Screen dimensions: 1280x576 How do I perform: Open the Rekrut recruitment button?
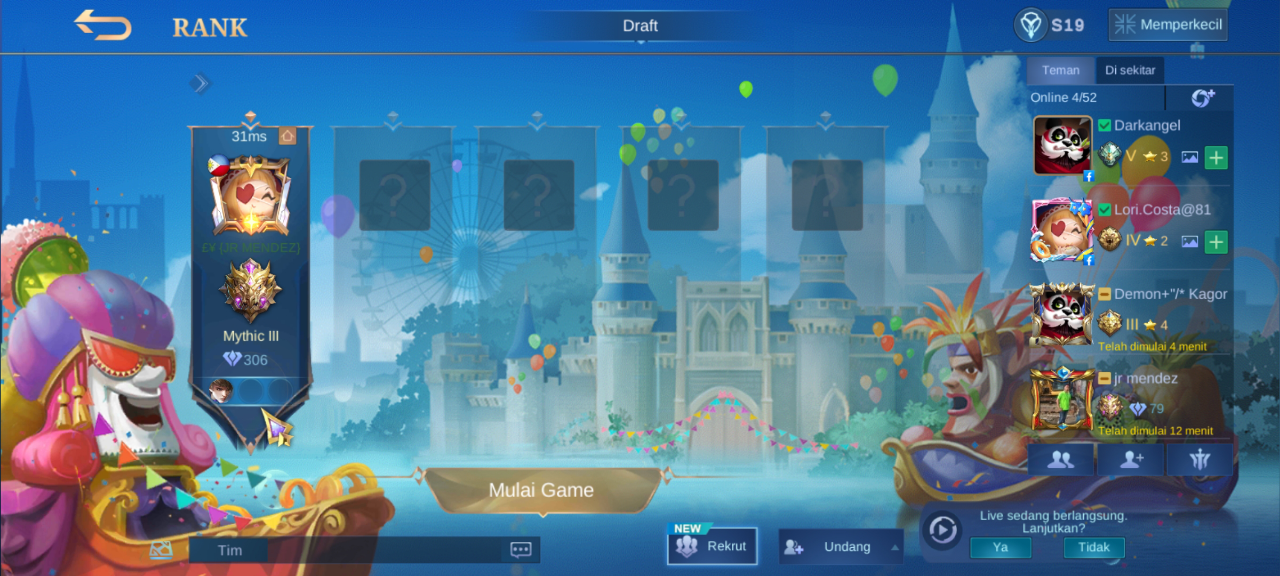coord(712,547)
